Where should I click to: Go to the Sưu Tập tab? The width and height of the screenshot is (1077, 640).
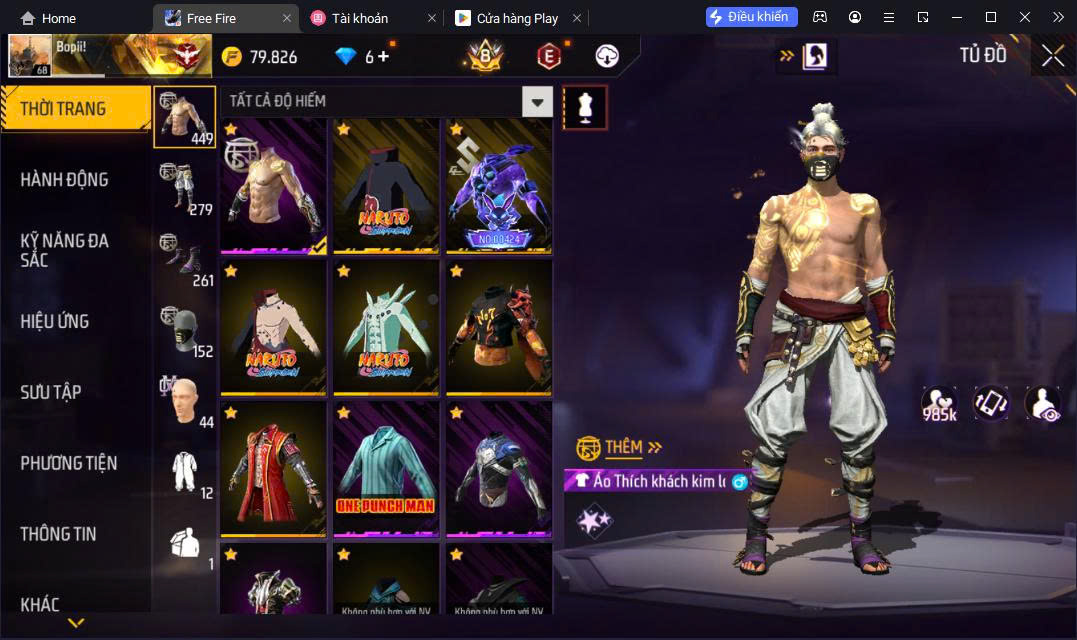tap(50, 392)
